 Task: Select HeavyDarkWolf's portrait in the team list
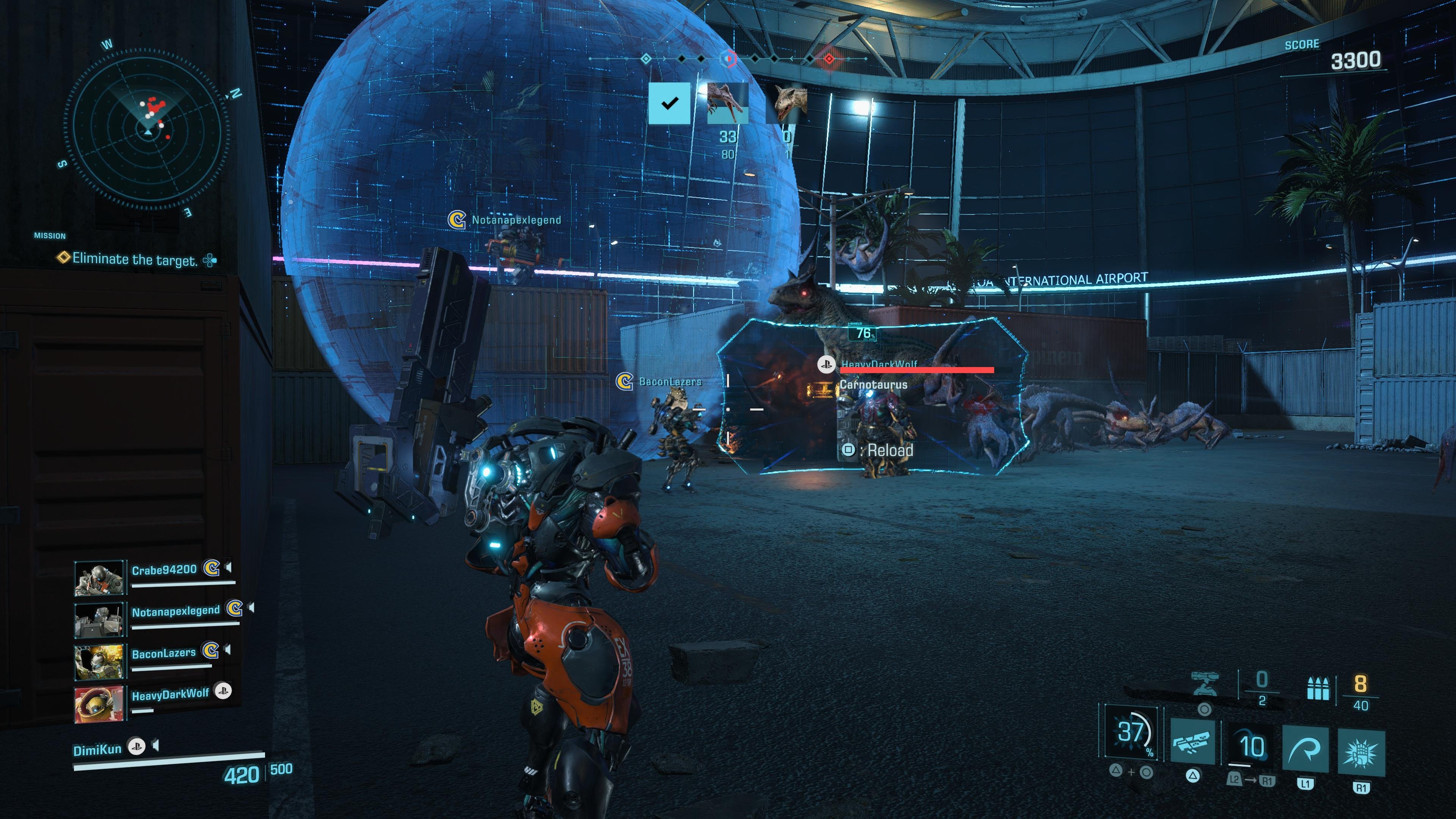coord(99,704)
